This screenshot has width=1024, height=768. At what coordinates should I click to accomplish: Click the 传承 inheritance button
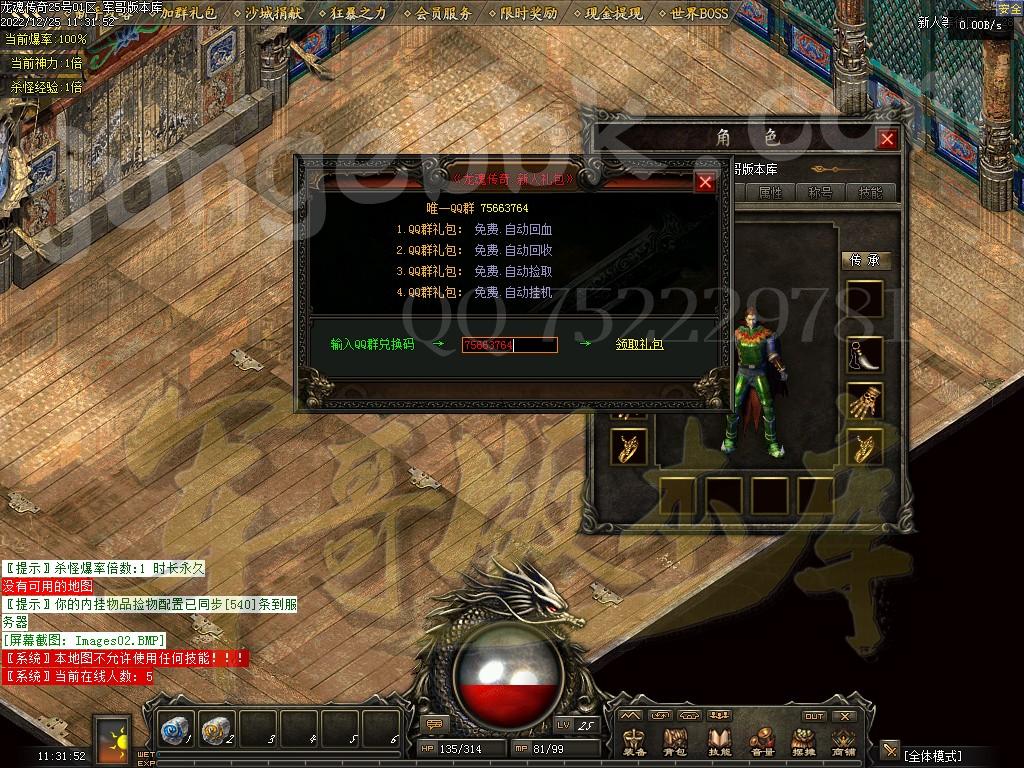(865, 260)
